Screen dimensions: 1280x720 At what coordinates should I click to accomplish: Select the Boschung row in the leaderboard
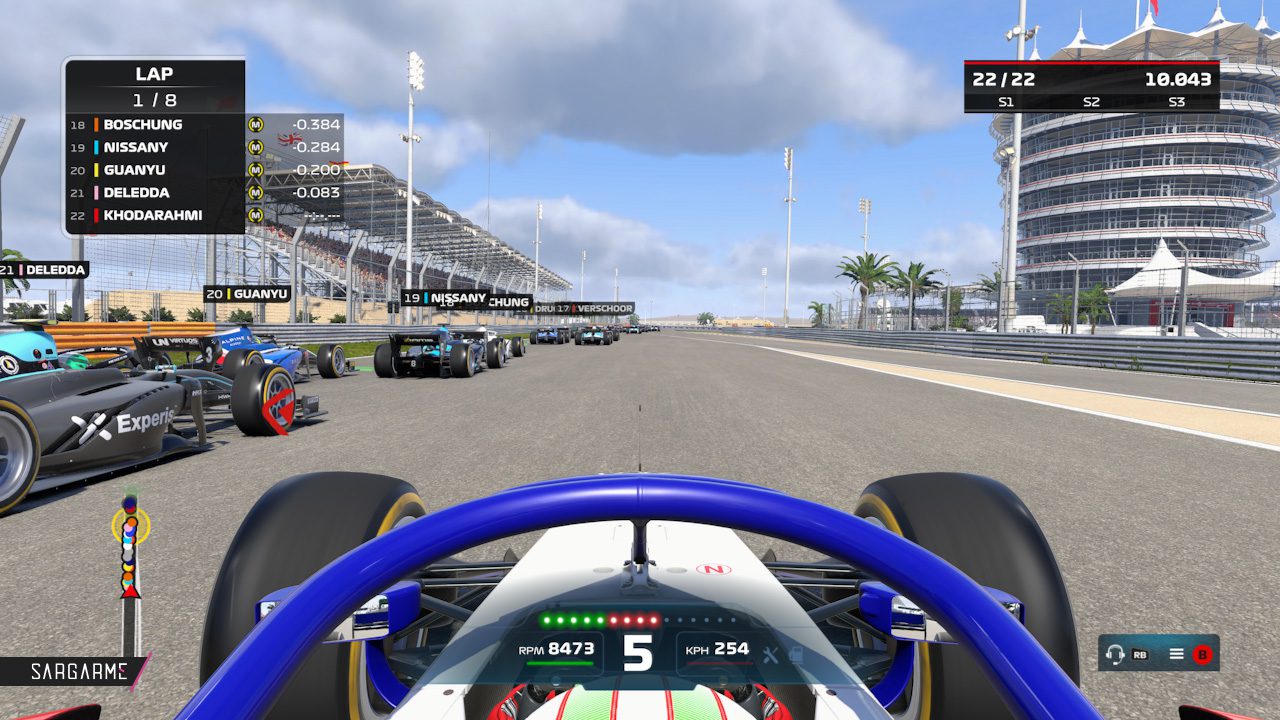[154, 125]
